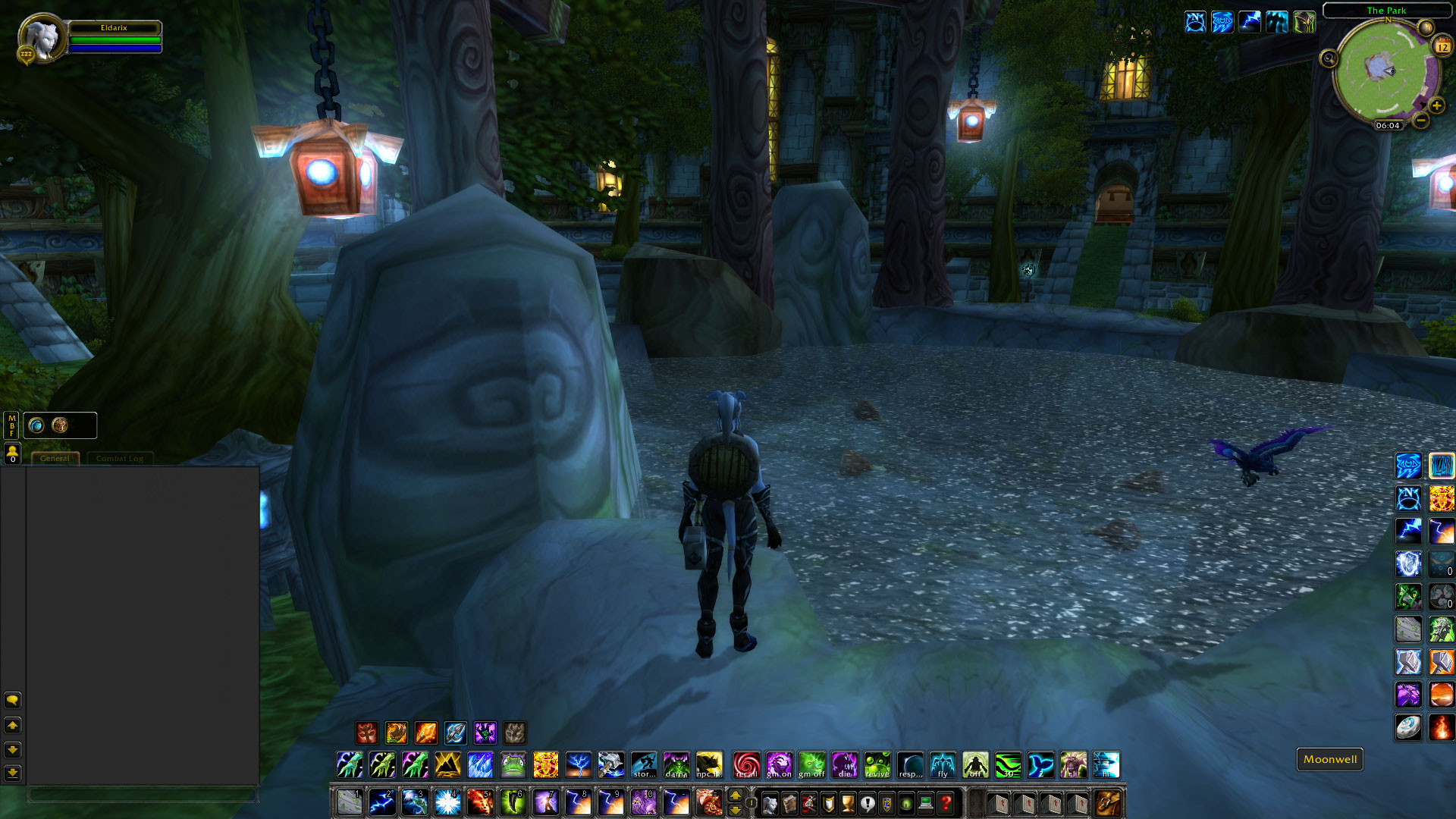
Task: Switch to the Combat Log tab
Action: 120,458
